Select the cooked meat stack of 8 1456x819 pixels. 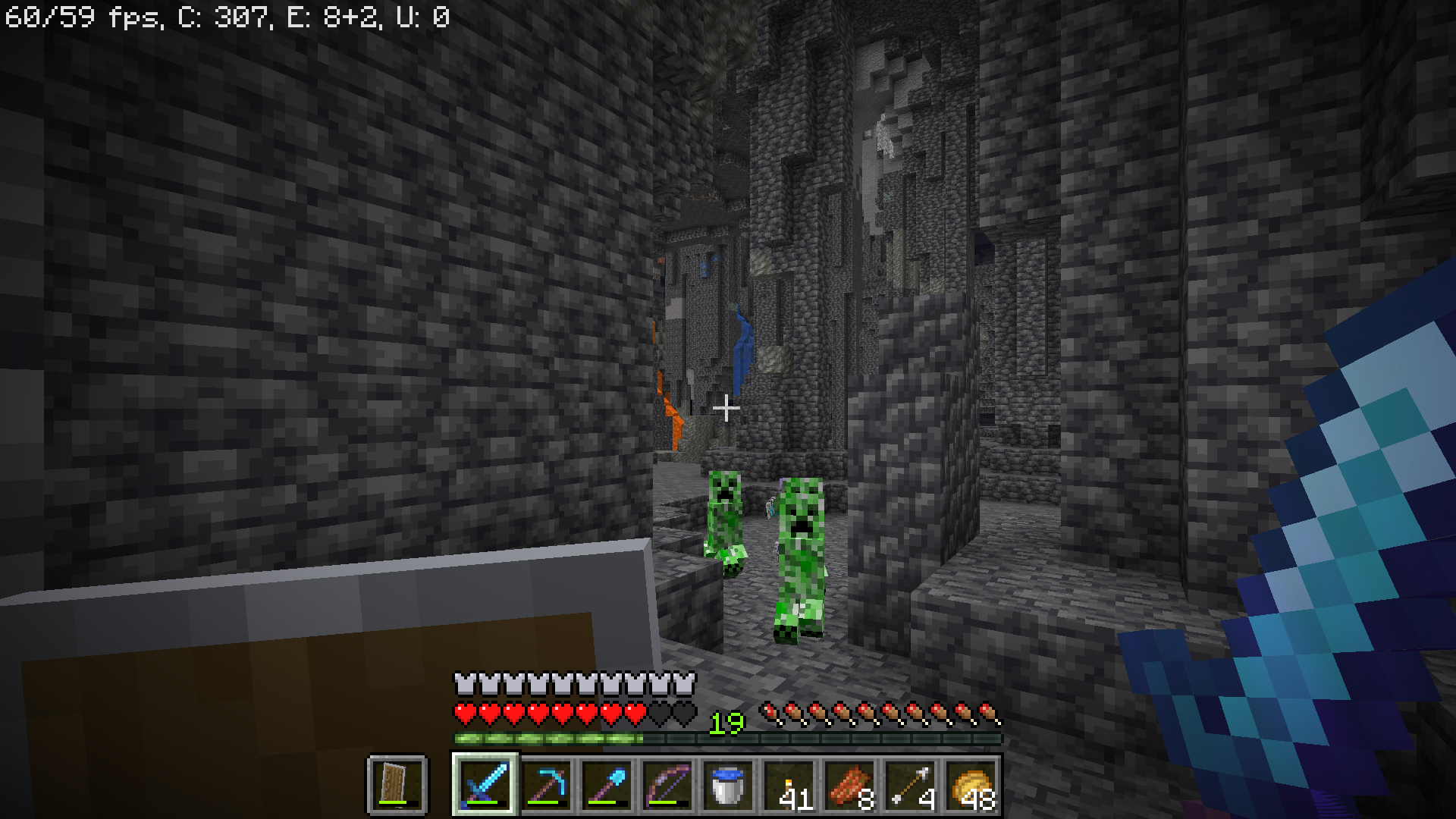pyautogui.click(x=849, y=784)
